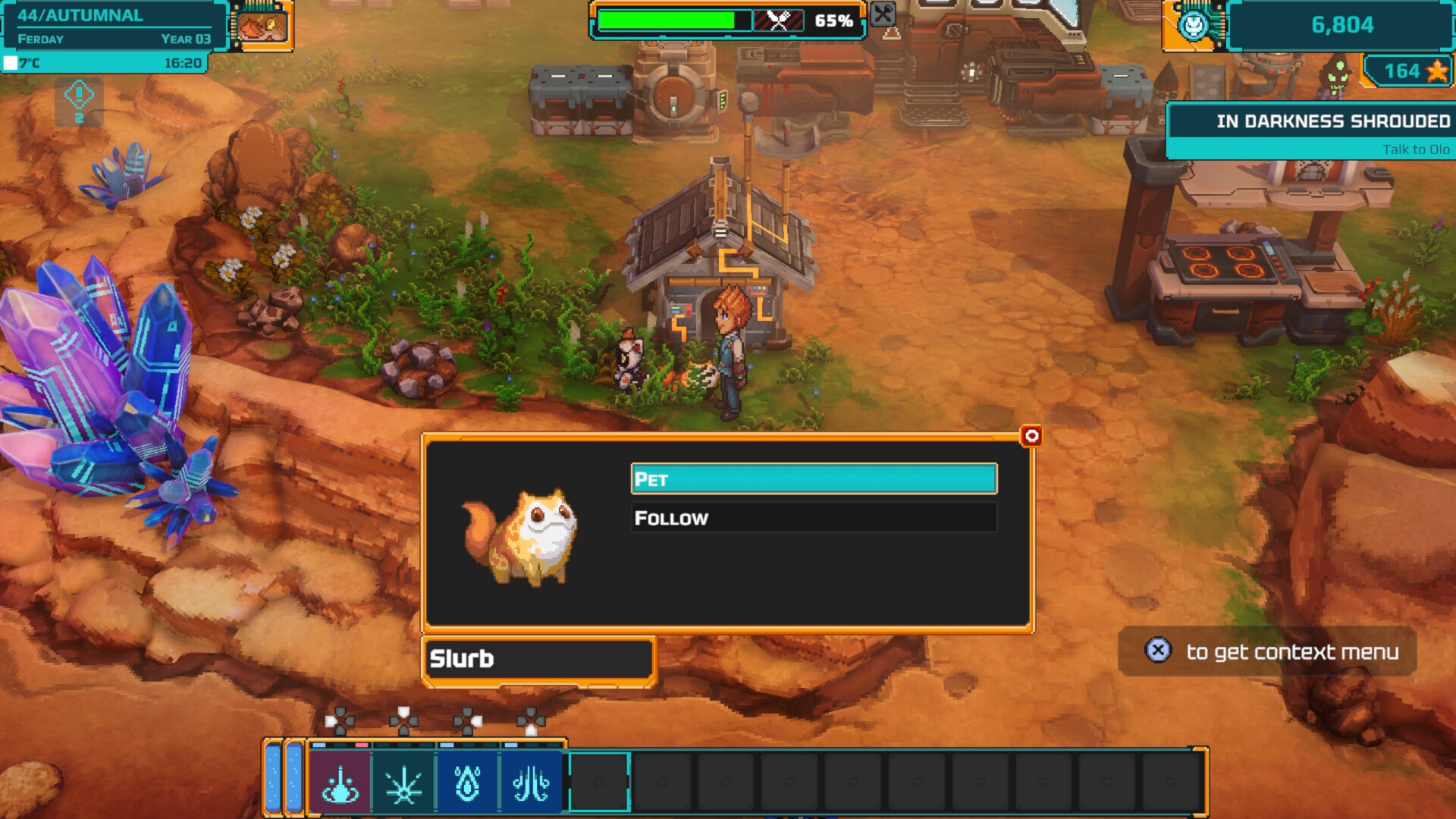Click the crossed tools status icon
The width and height of the screenshot is (1456, 819).
tap(883, 14)
